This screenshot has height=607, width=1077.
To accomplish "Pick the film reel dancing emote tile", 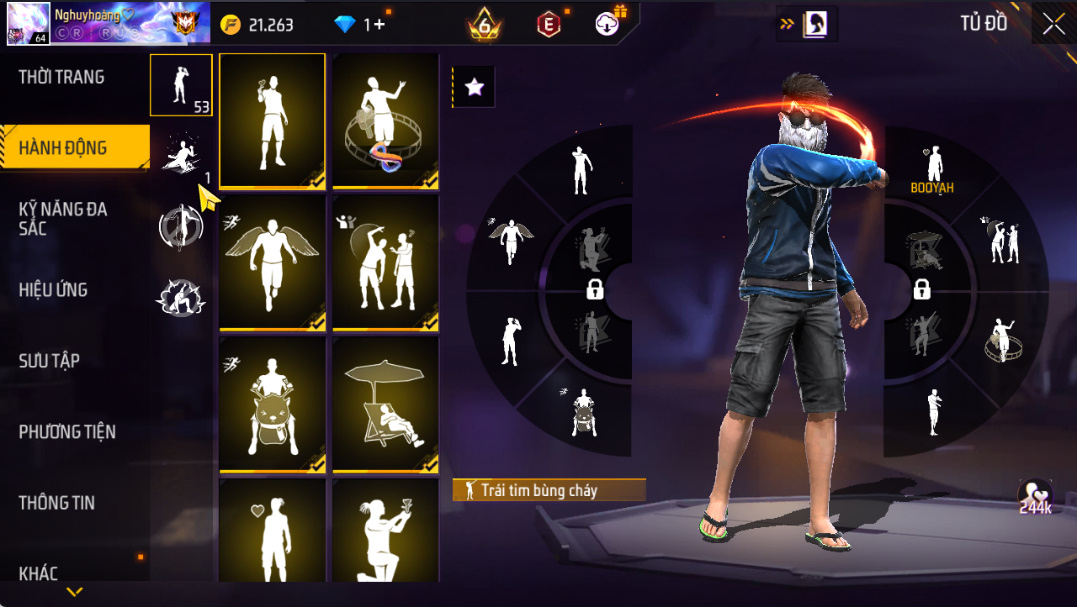I will pos(386,120).
